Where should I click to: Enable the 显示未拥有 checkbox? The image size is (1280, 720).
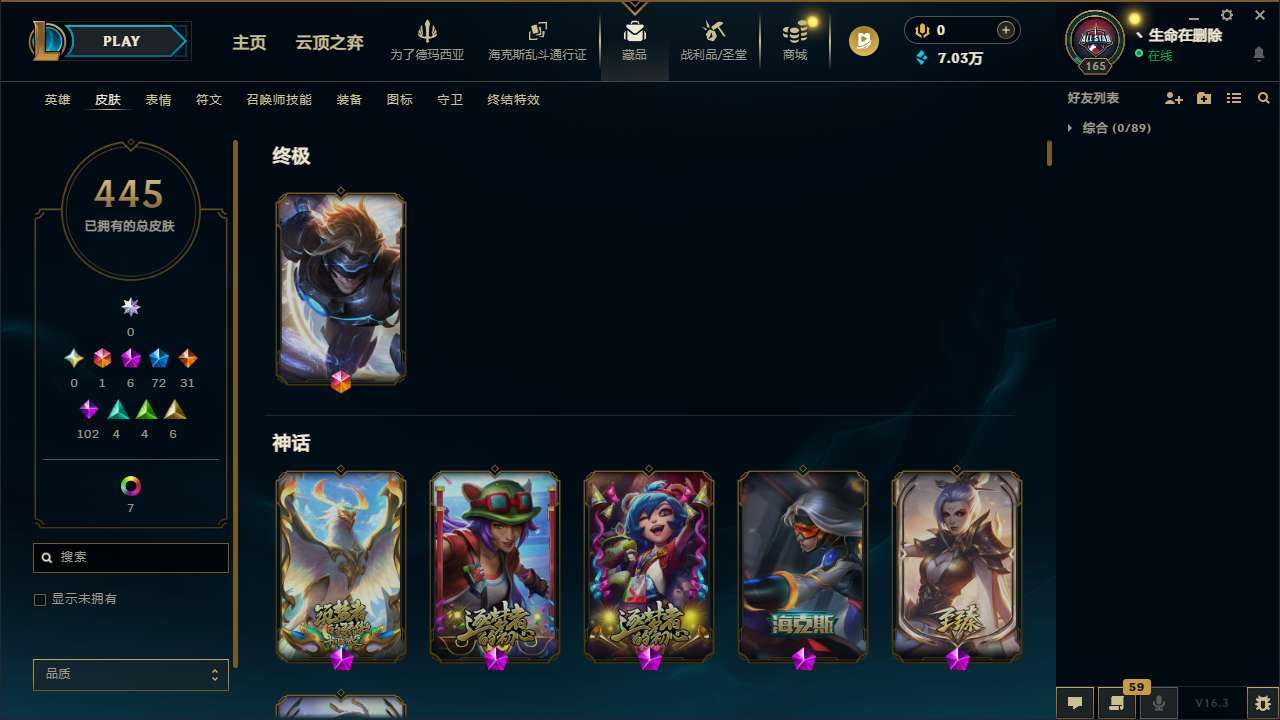pos(40,599)
